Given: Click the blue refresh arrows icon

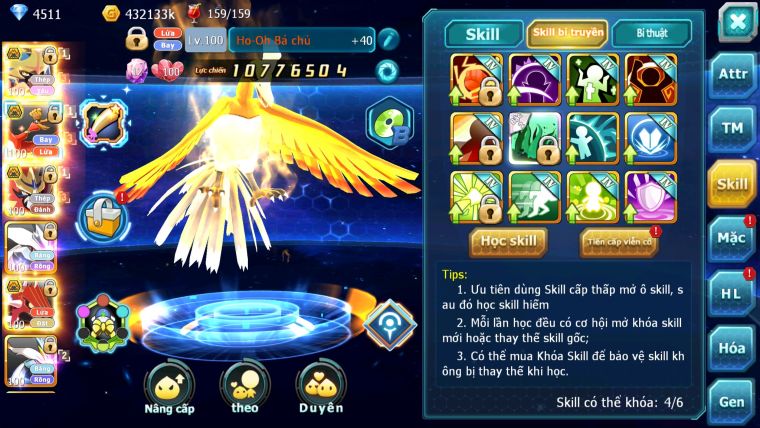Looking at the screenshot, I should click(x=387, y=71).
